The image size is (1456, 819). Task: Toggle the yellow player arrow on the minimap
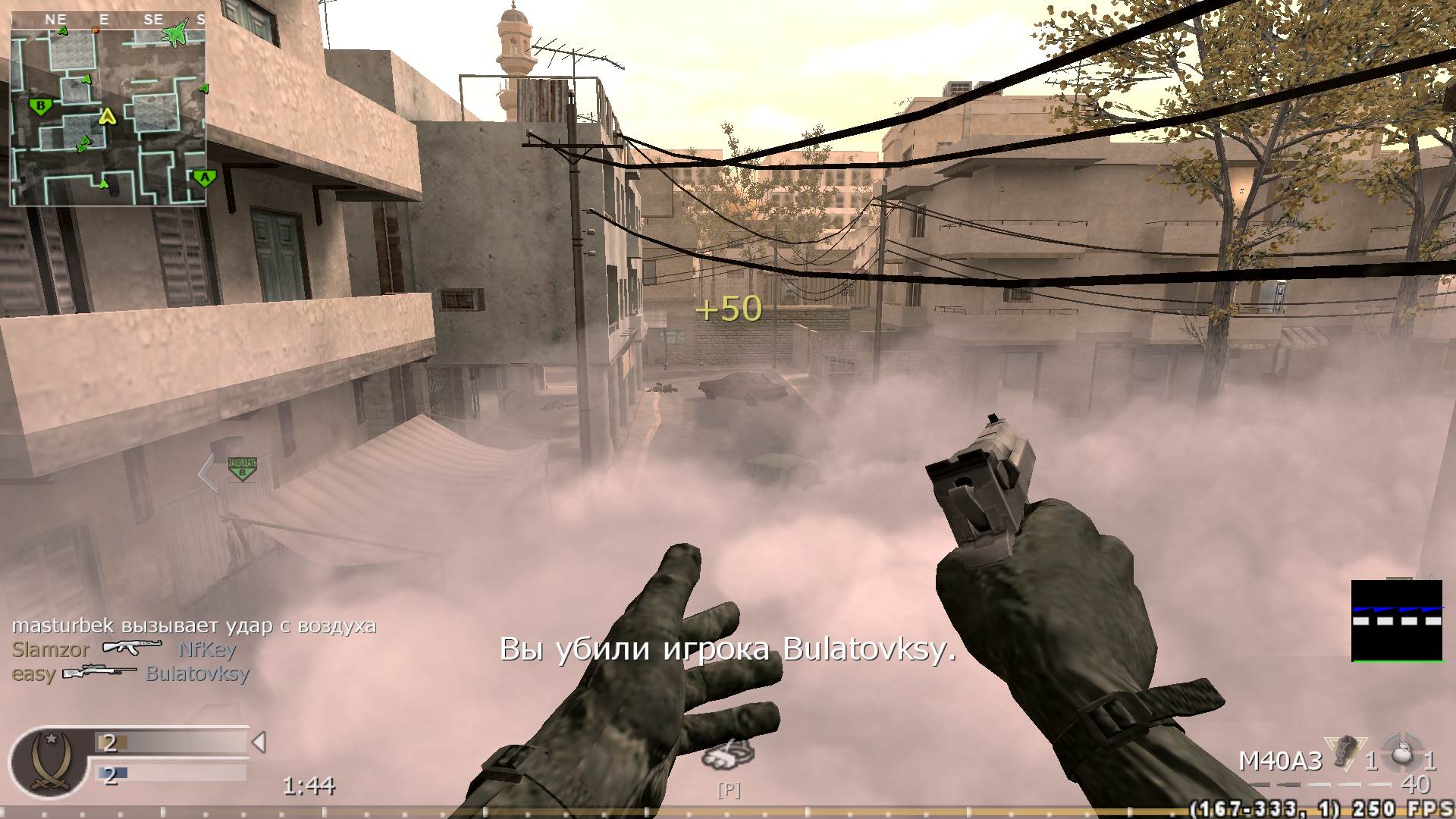point(107,118)
